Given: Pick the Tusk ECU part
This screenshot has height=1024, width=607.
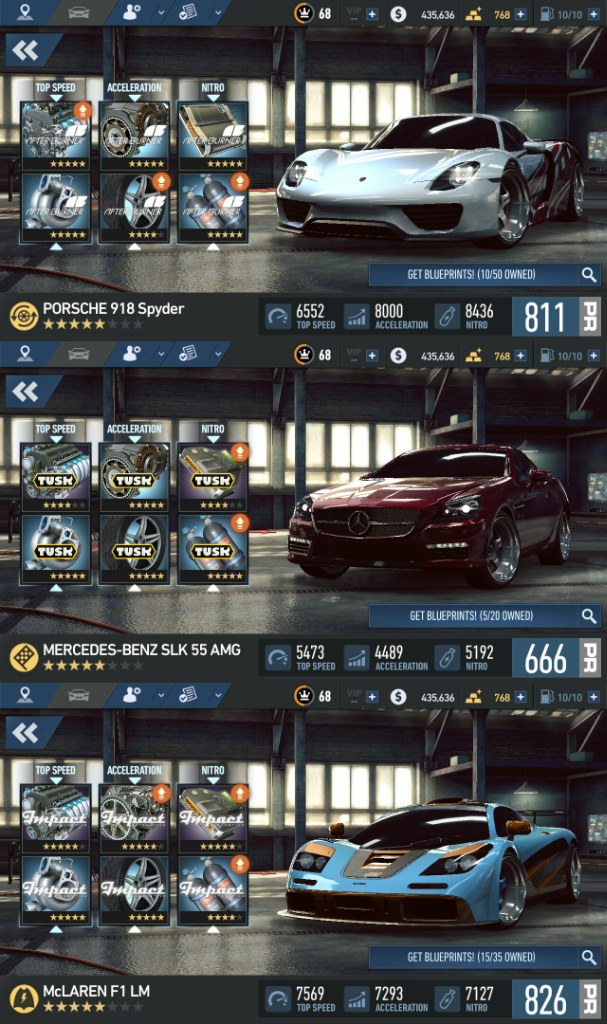Looking at the screenshot, I should coord(212,478).
